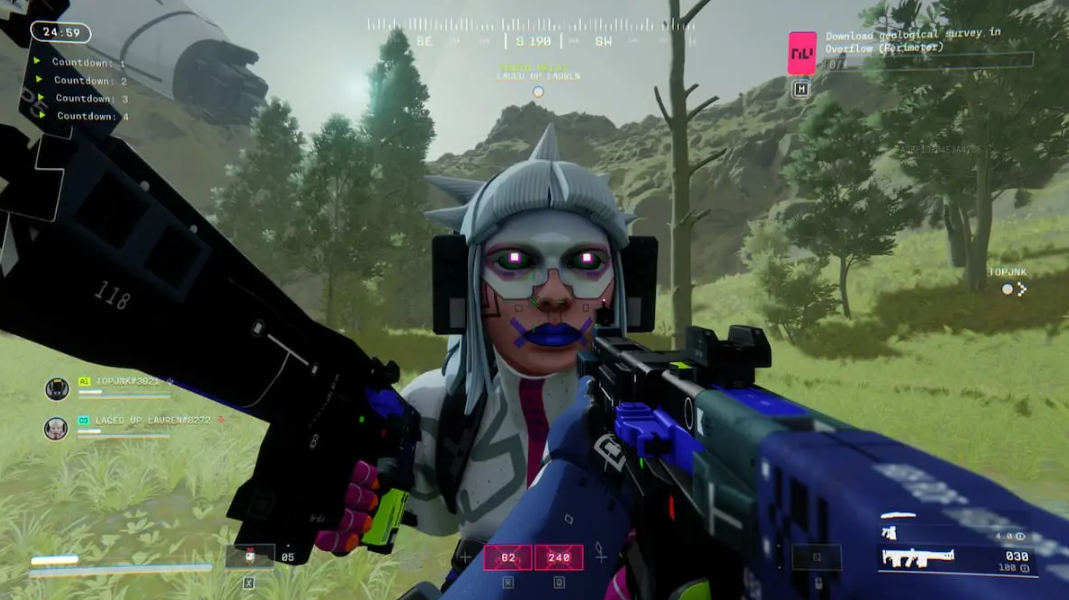The image size is (1069, 600).
Task: Click TOPJNK's squad avatar portrait
Action: pyautogui.click(x=57, y=389)
